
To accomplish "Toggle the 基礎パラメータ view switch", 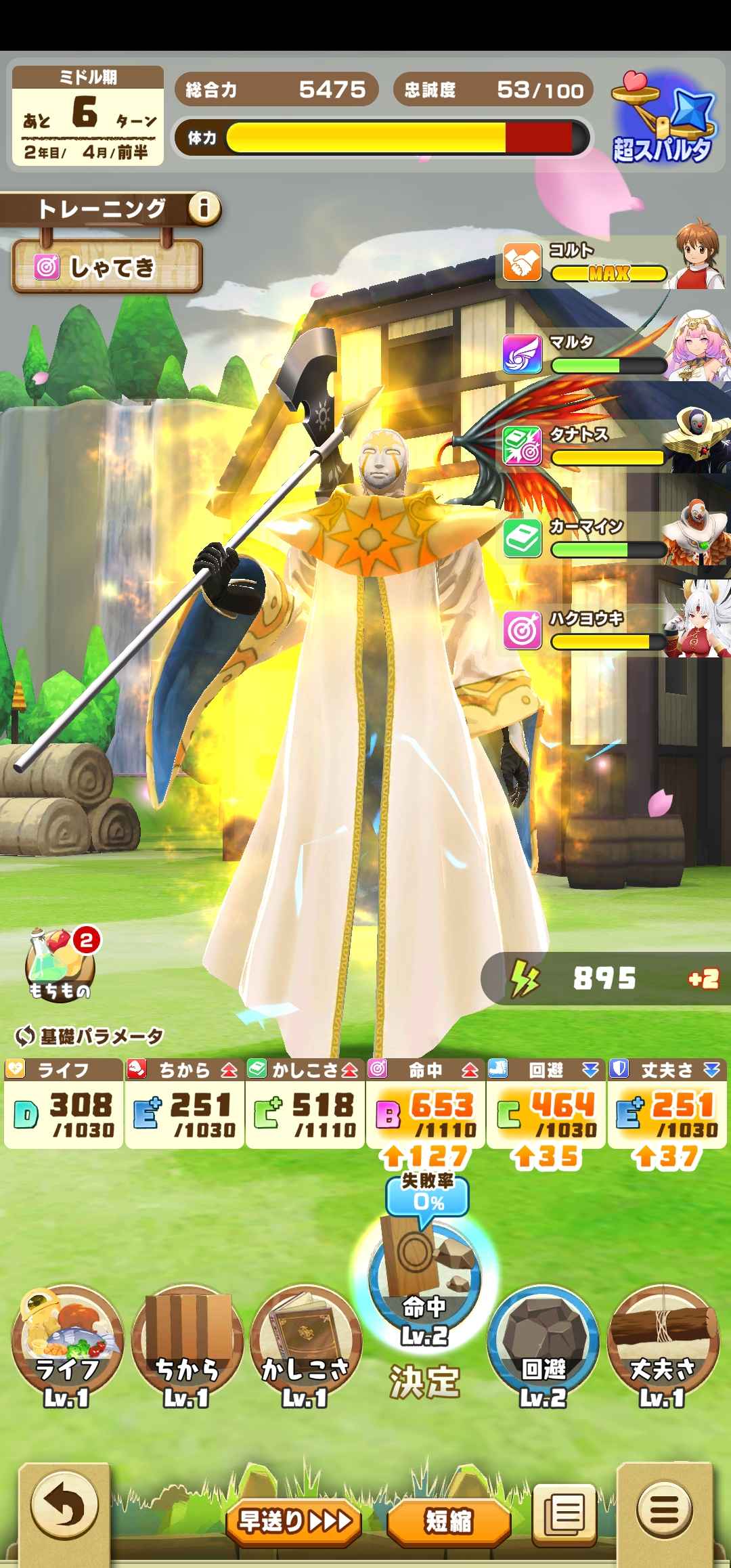I will [89, 1036].
